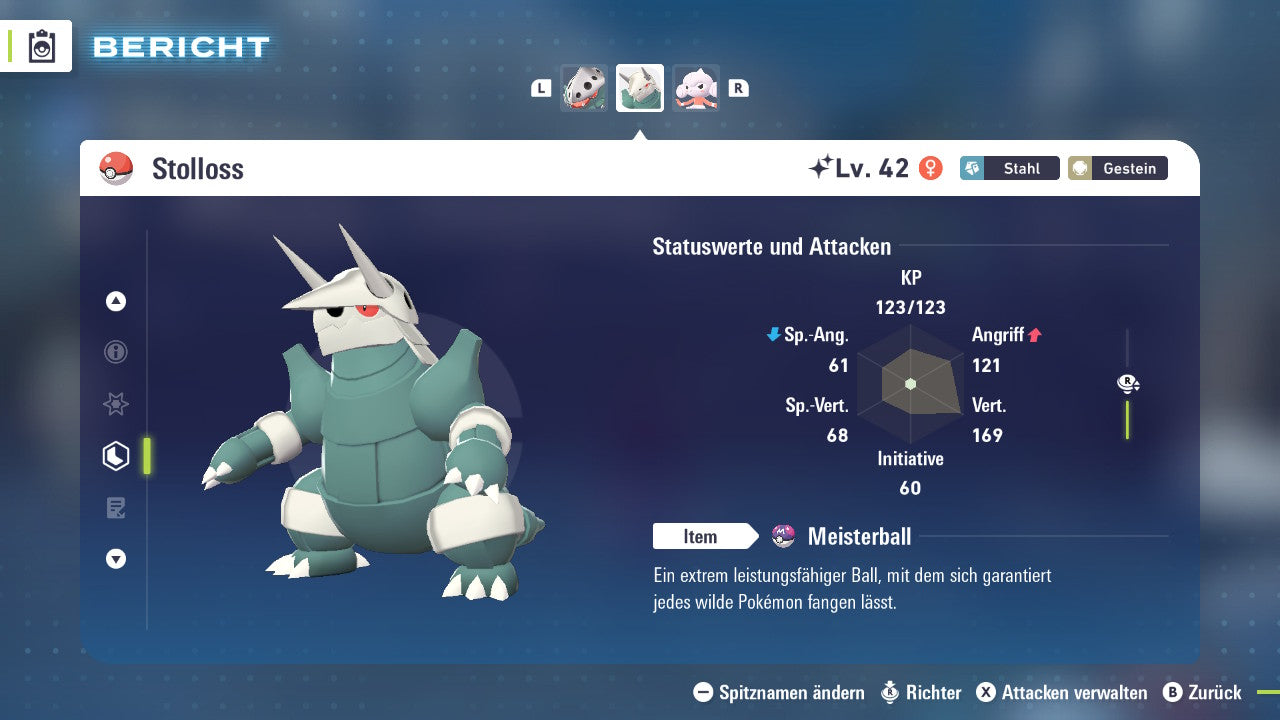
Task: Expand upward using the top sidebar arrow
Action: (x=115, y=301)
